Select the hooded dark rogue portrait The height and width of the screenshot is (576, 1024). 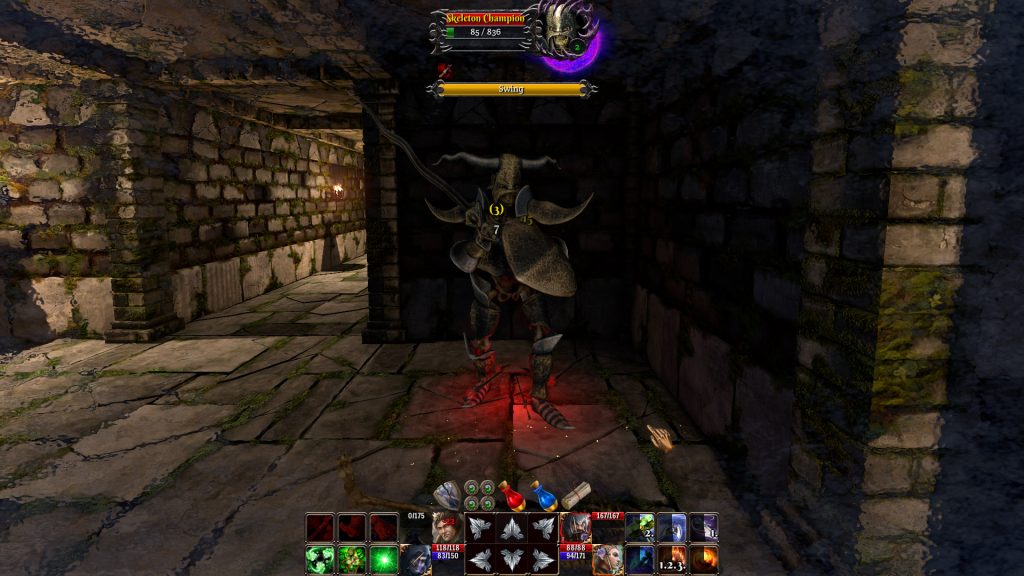416,559
